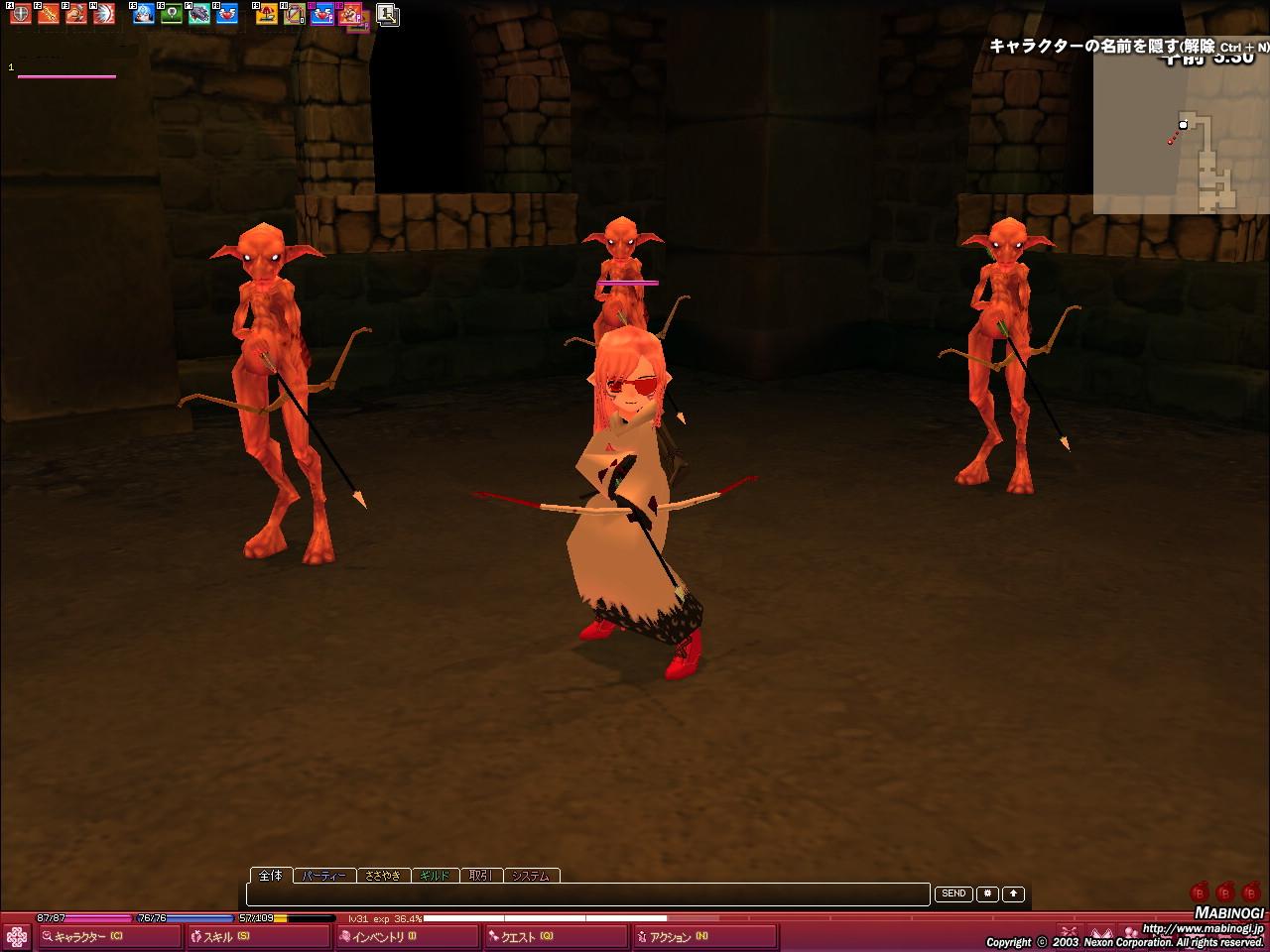Show the ギルド guild chat tab
Screen dimensions: 1270x952
click(435, 876)
